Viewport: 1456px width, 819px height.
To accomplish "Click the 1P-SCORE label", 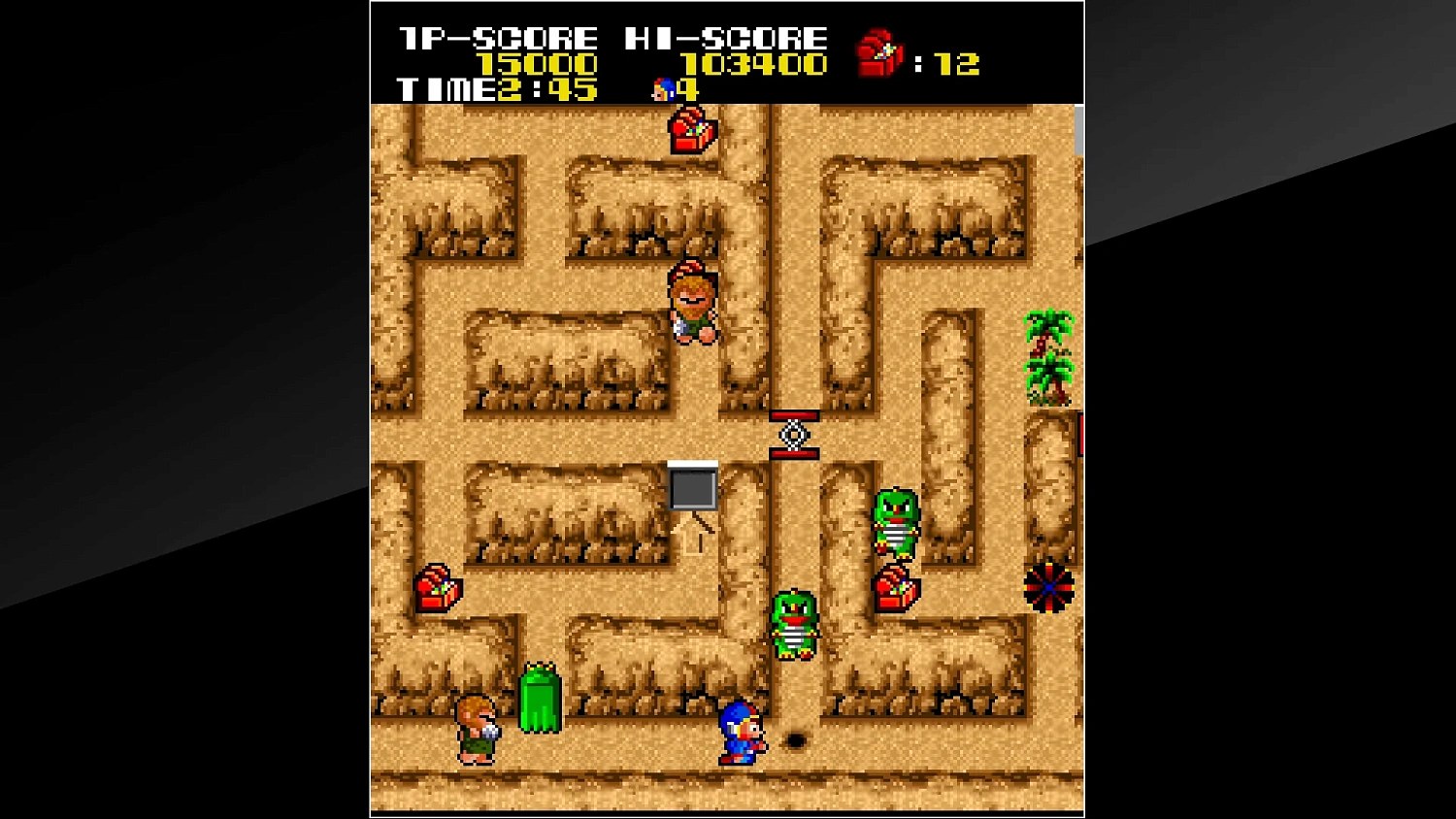I will click(x=497, y=37).
